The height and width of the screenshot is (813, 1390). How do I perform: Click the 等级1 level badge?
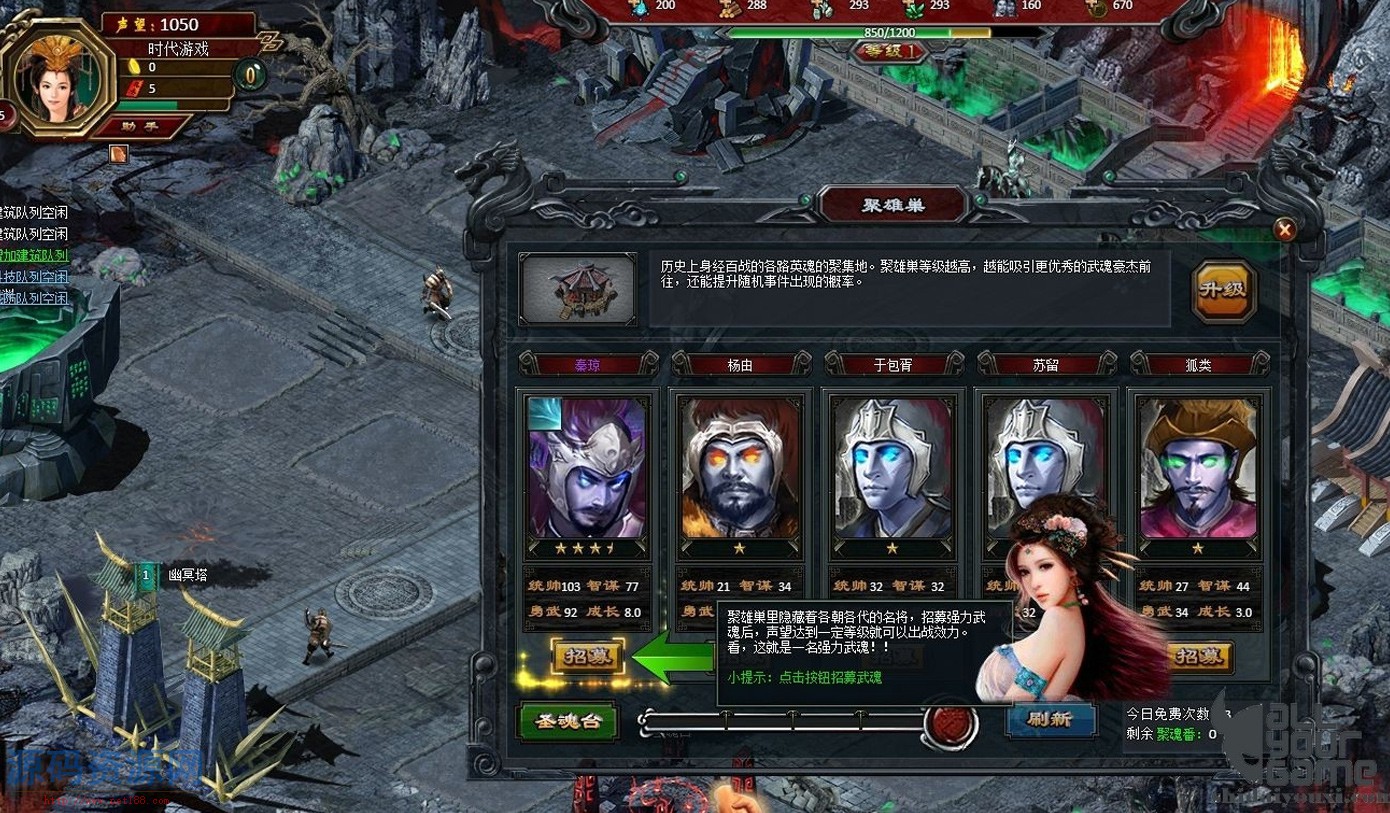coord(888,51)
